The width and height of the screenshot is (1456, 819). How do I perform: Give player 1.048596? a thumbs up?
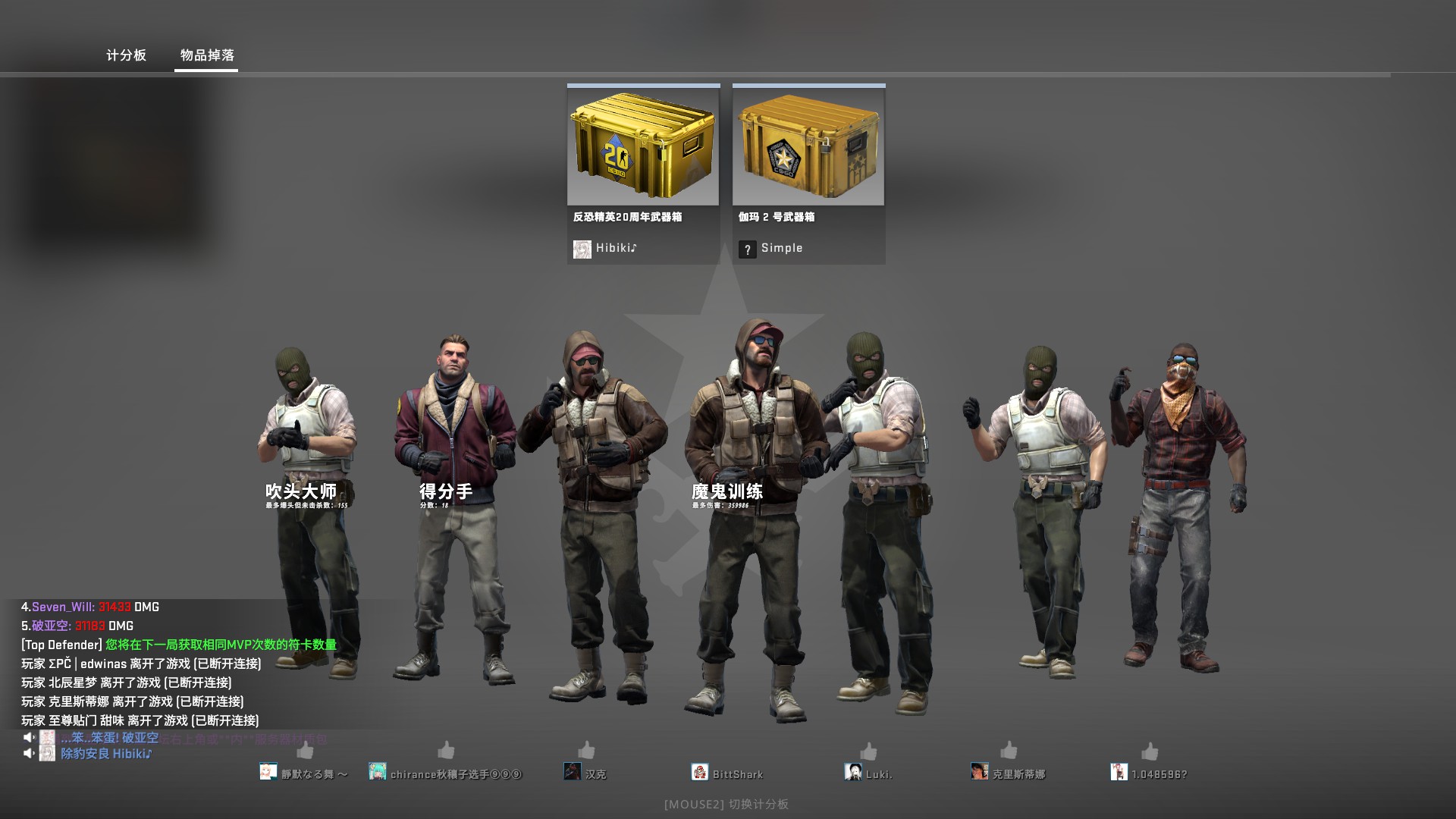click(1150, 750)
